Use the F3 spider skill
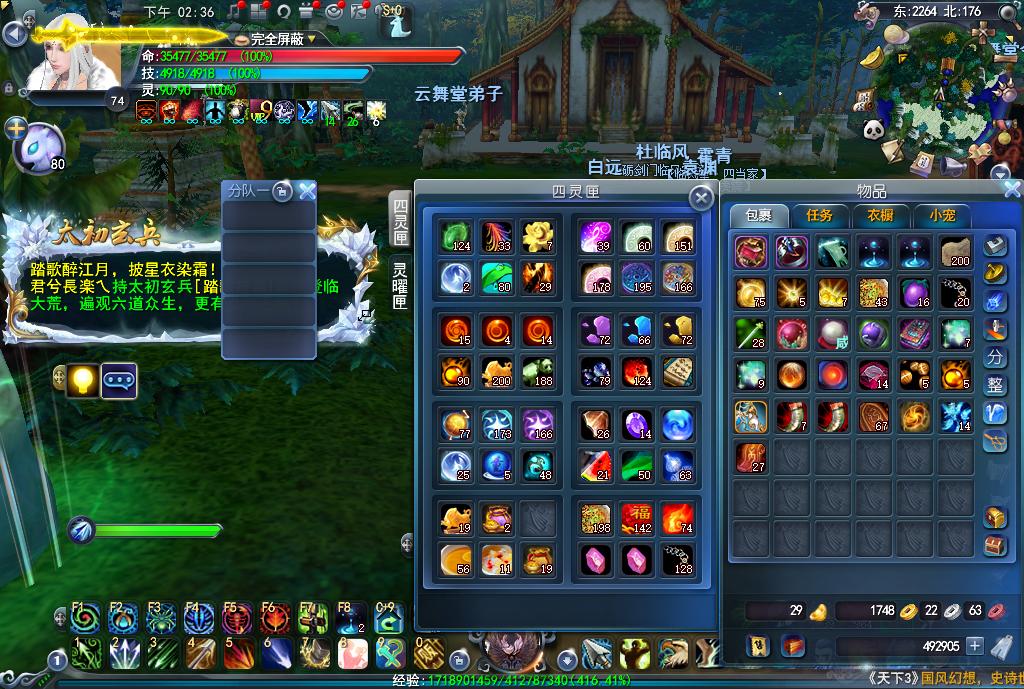Screen dimensions: 1024x689 [x=161, y=619]
